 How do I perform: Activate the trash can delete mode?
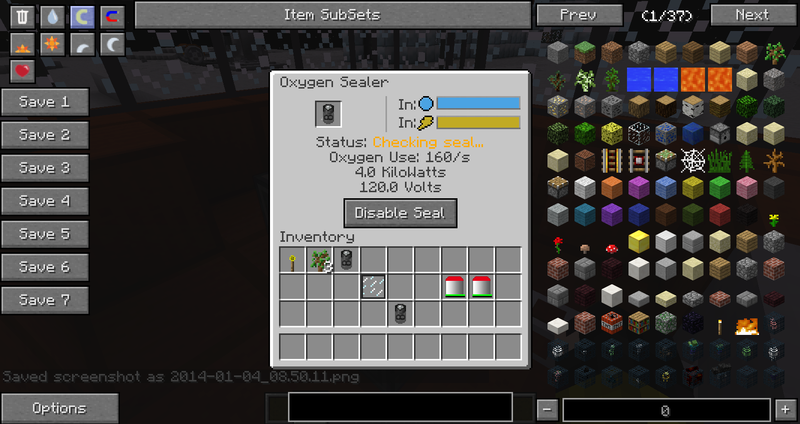pyautogui.click(x=22, y=16)
